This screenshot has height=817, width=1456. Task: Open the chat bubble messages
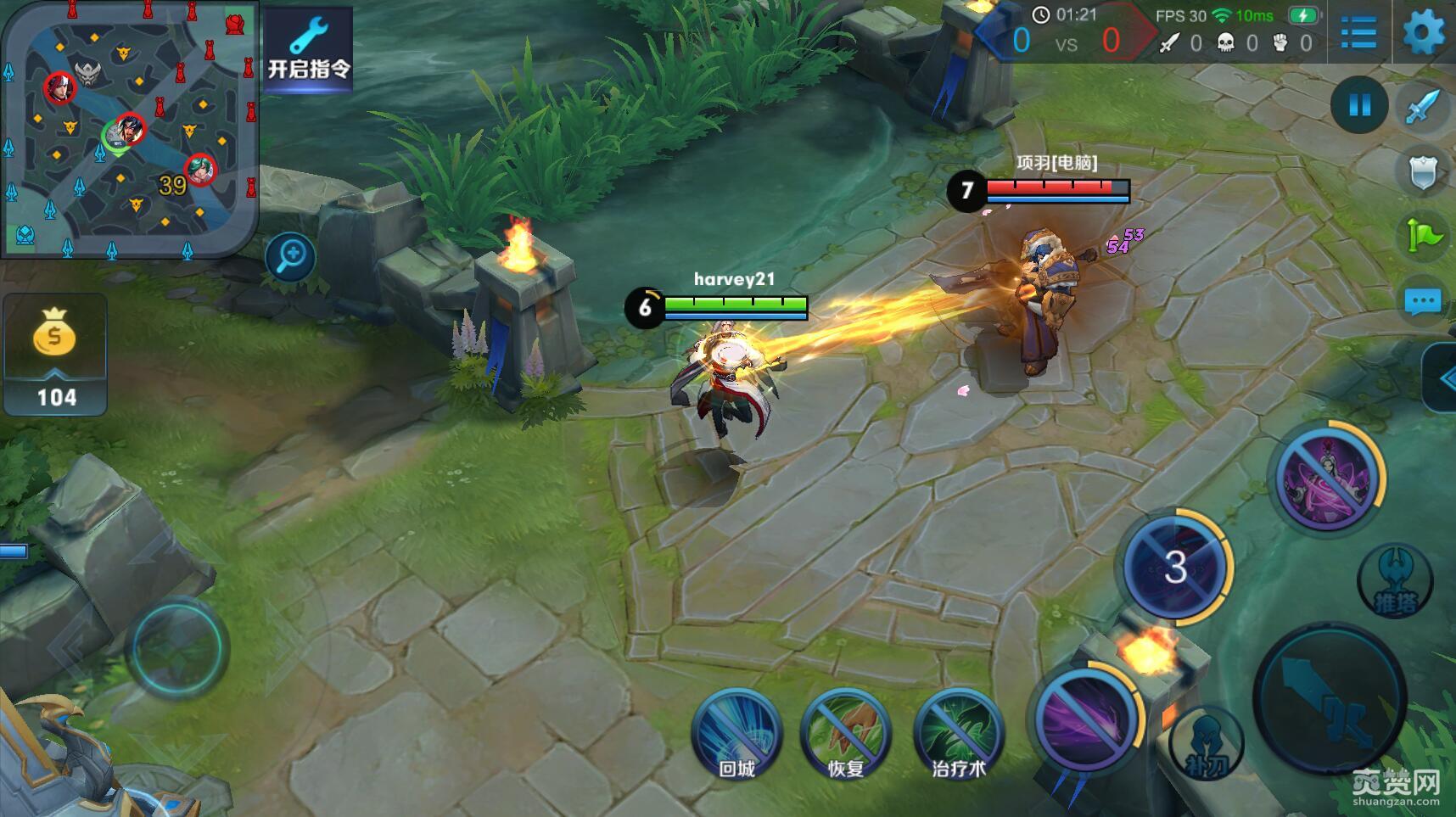[1423, 301]
